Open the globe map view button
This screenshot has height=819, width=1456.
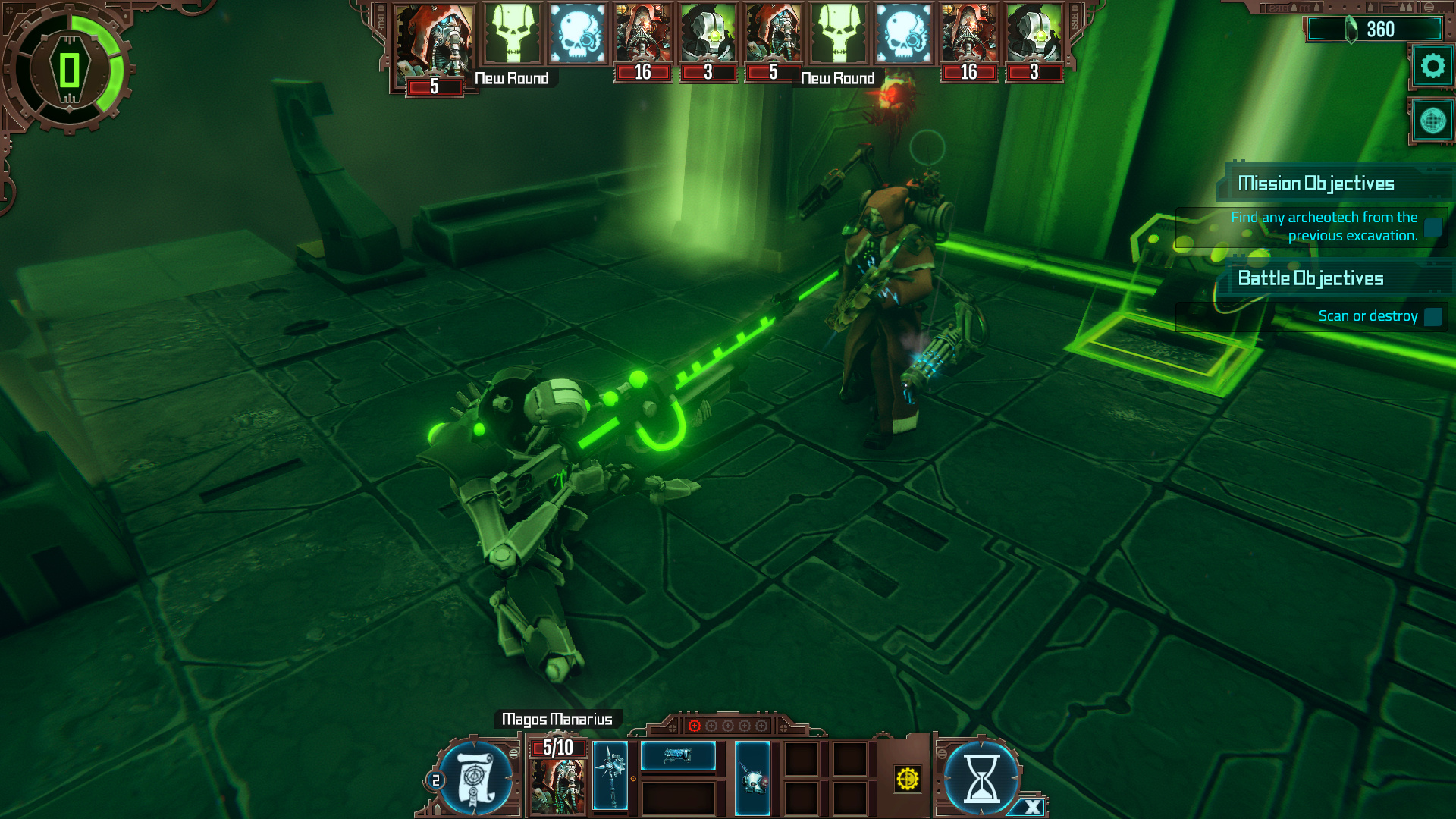[1432, 121]
